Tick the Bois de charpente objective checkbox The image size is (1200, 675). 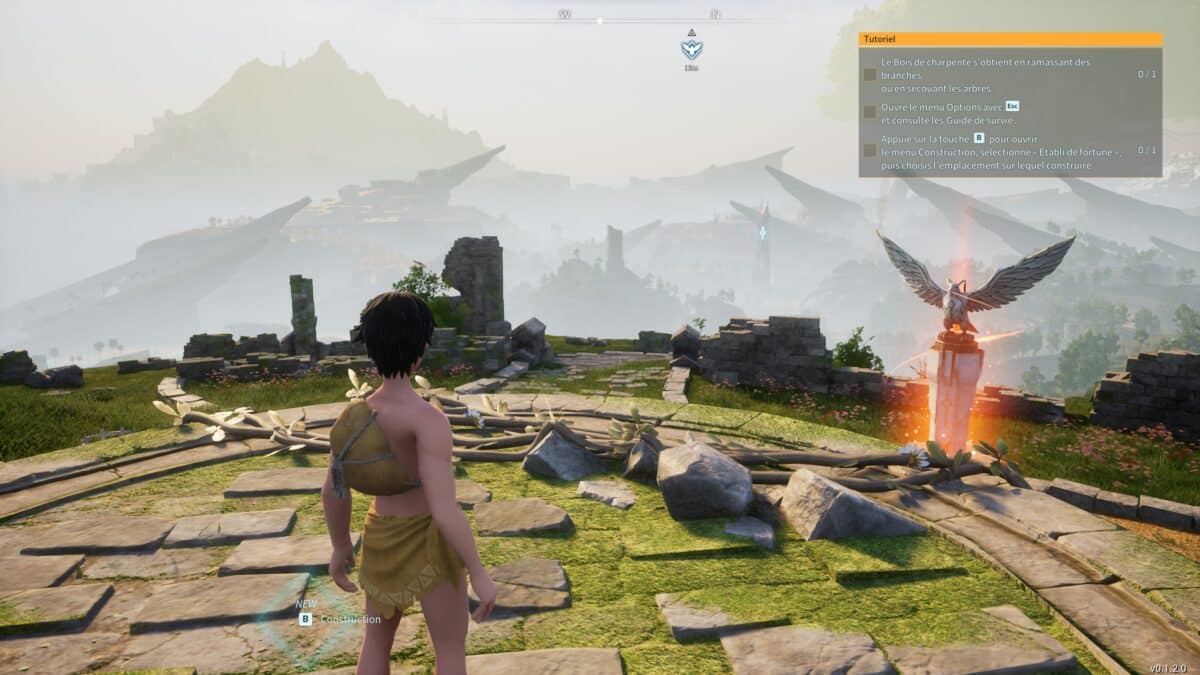click(870, 74)
